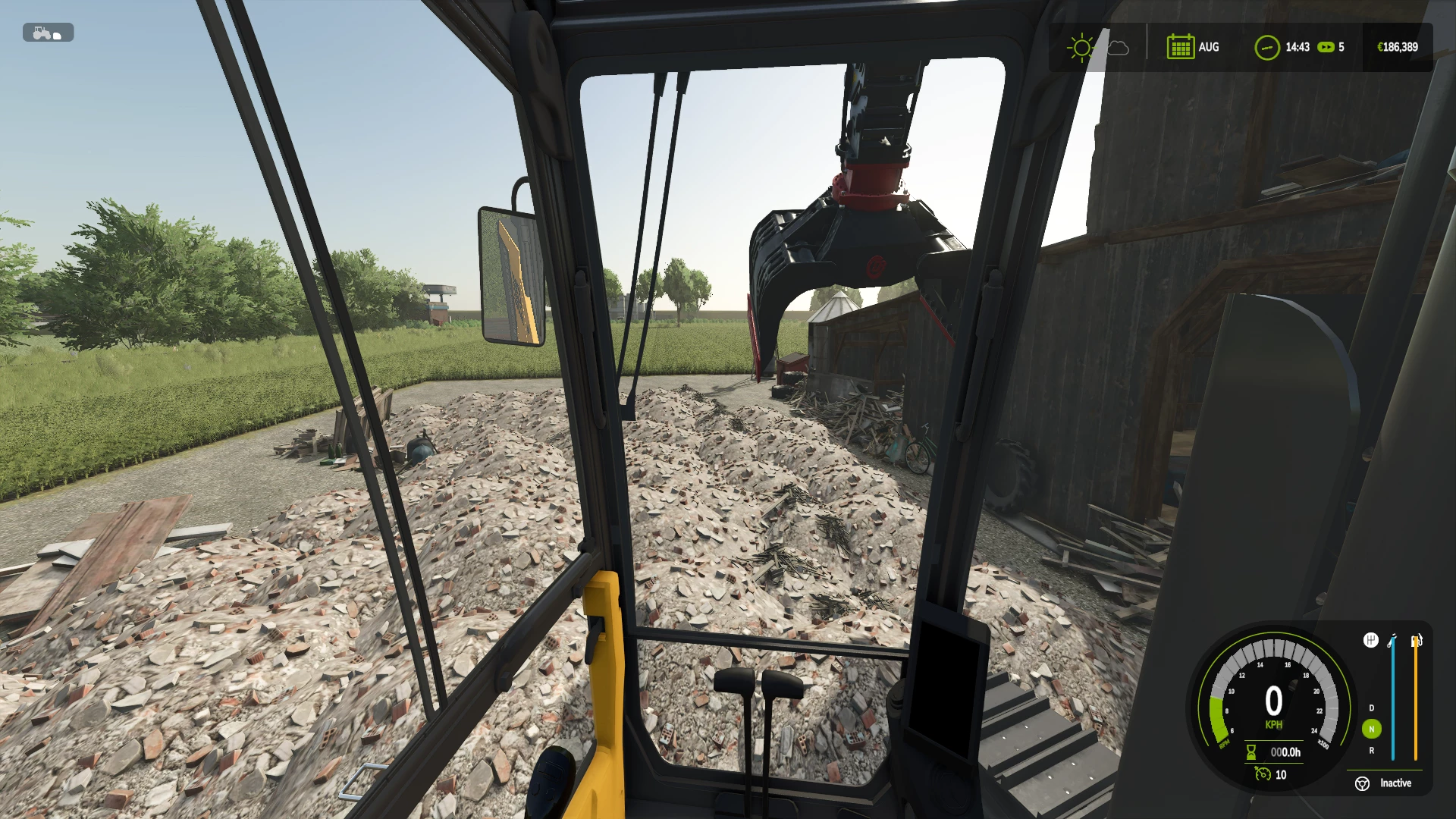This screenshot has height=819, width=1456.
Task: Enable drive mode via the D indicator
Action: [1371, 708]
